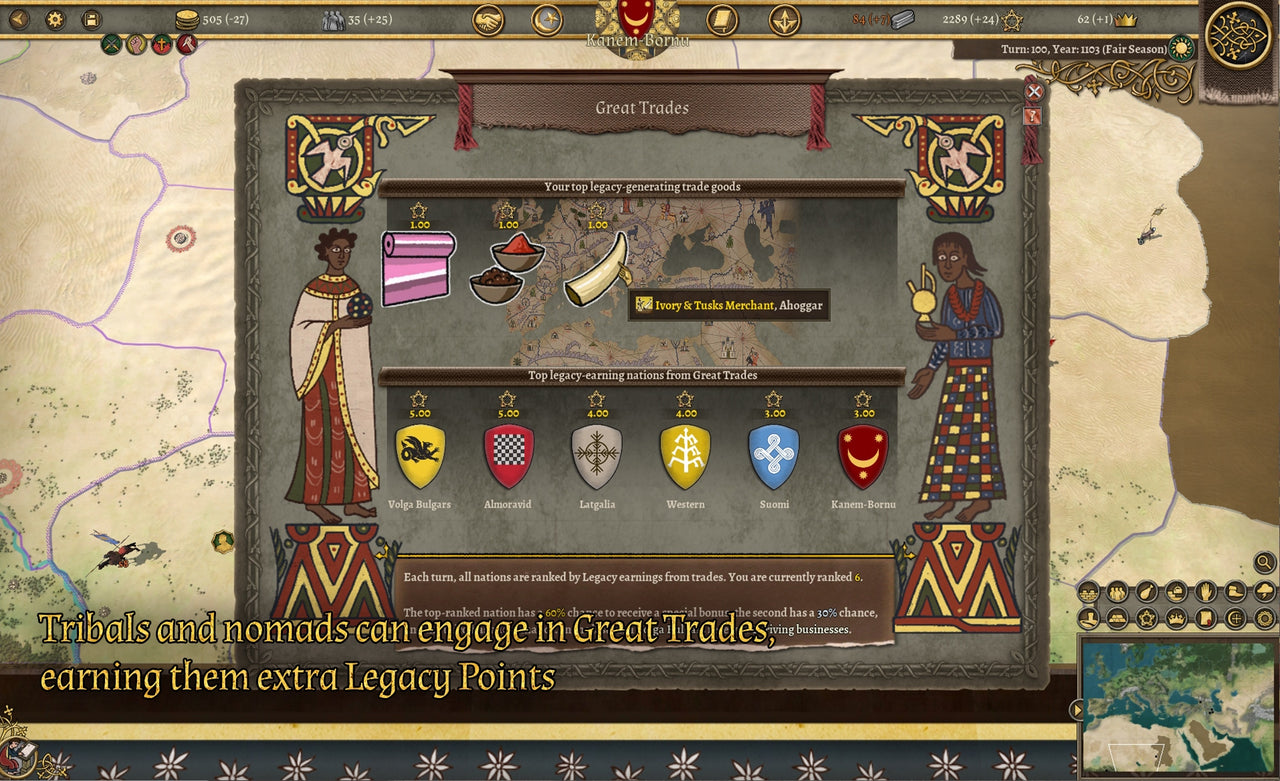
Task: Toggle the population map mode
Action: click(x=1117, y=593)
